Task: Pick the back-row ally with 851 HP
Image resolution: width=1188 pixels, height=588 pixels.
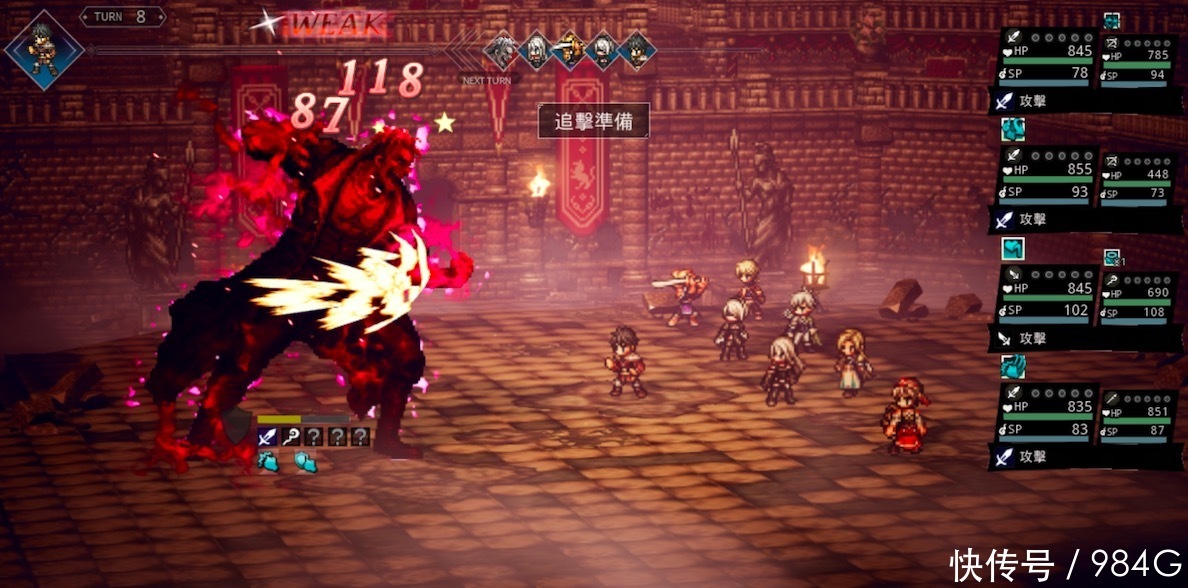Action: click(x=1138, y=416)
